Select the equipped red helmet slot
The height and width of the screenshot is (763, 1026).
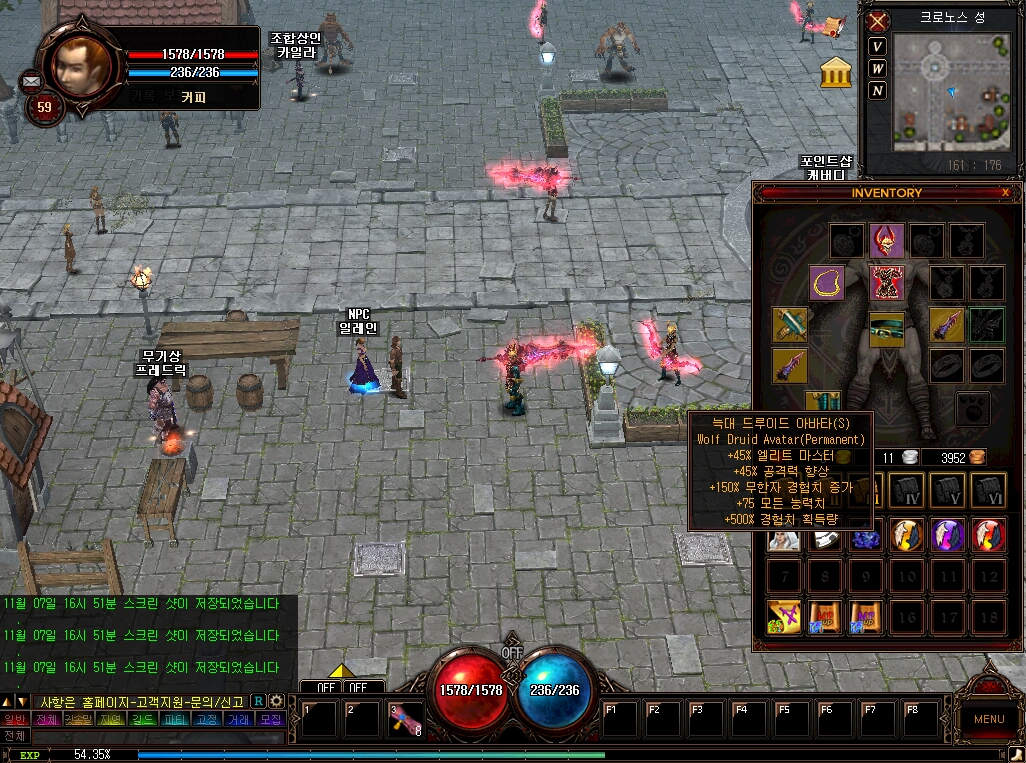887,240
